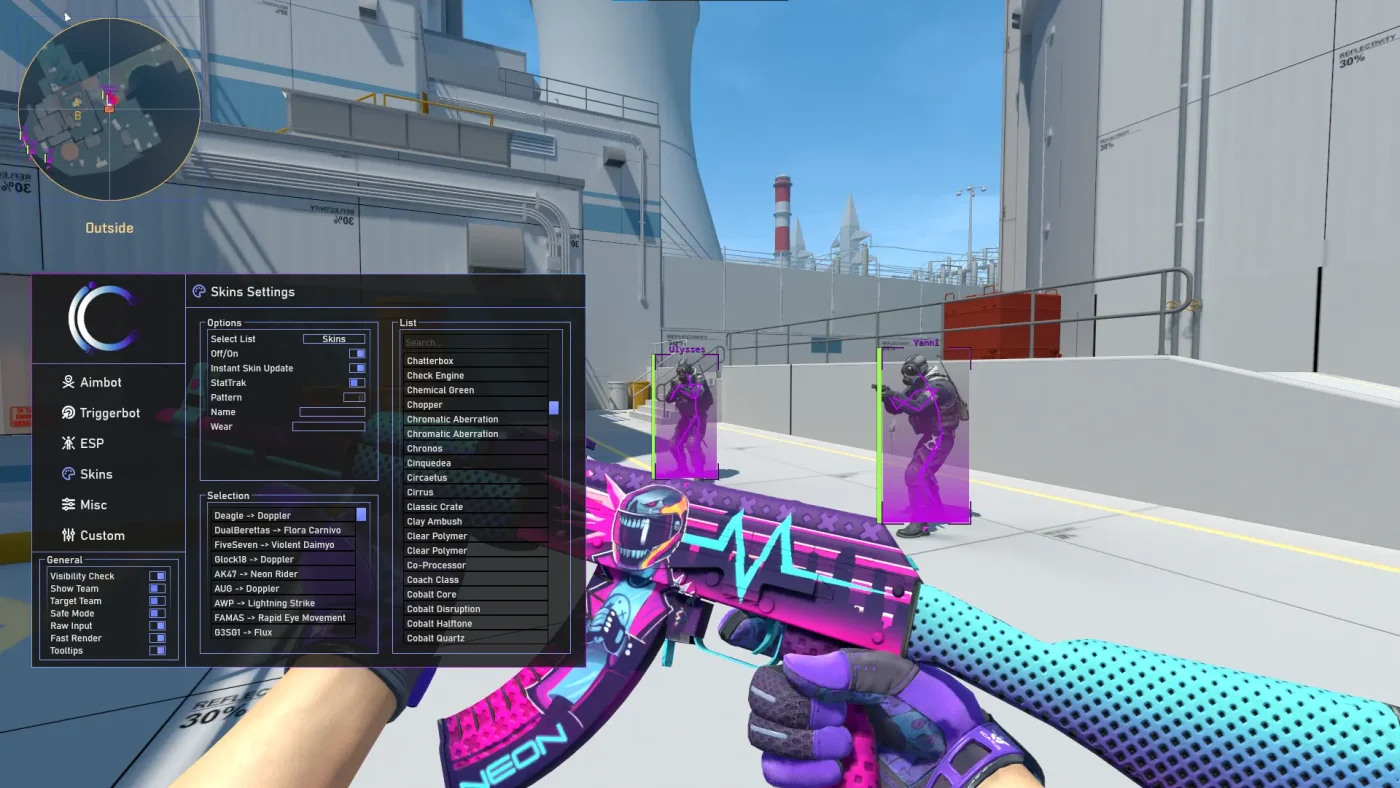Disable the StatTrak toggle
The width and height of the screenshot is (1400, 788).
click(x=356, y=382)
